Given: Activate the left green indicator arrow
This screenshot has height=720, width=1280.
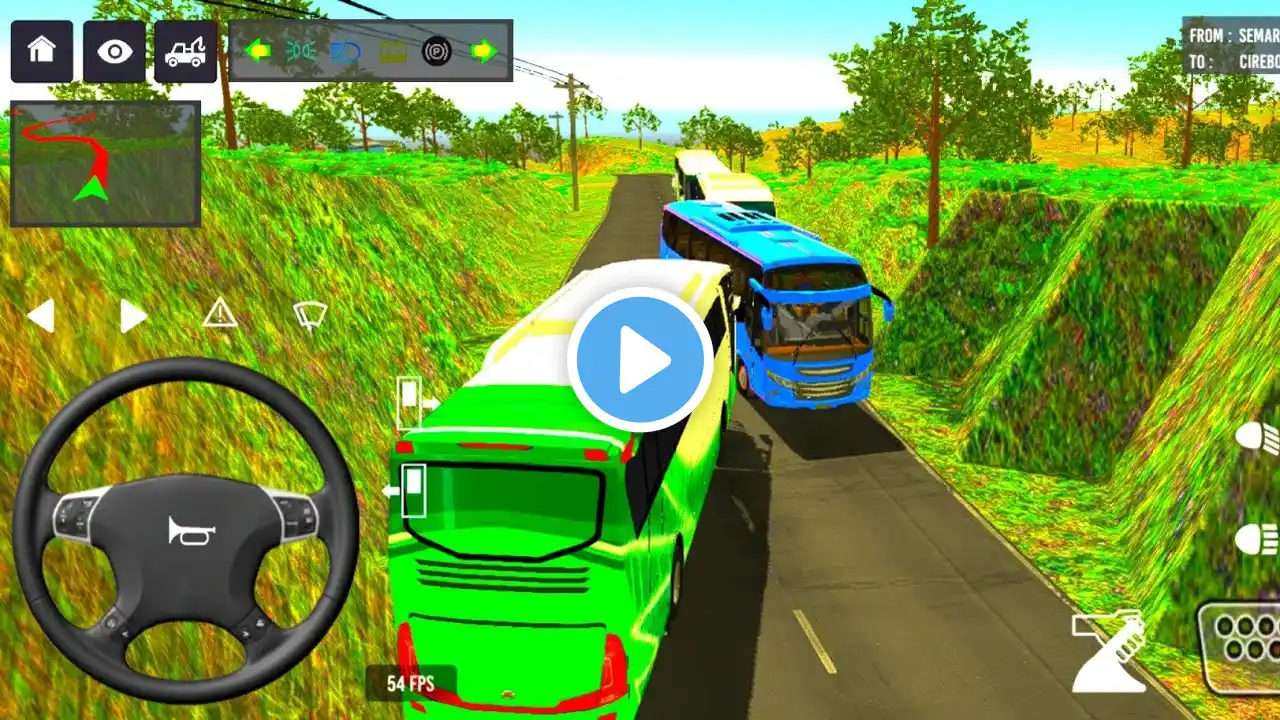Looking at the screenshot, I should click(x=258, y=50).
